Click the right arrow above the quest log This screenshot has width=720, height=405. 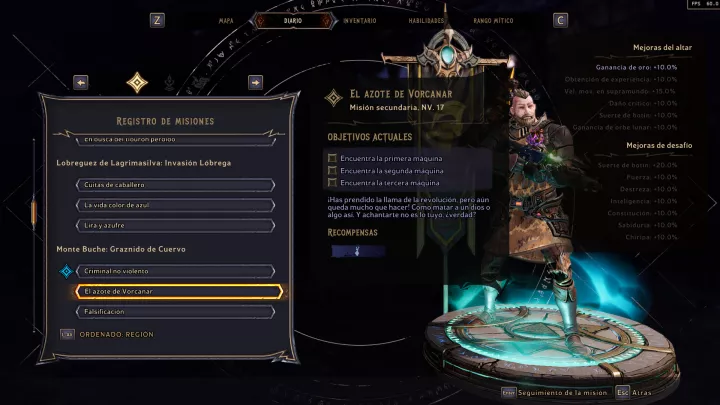point(255,82)
